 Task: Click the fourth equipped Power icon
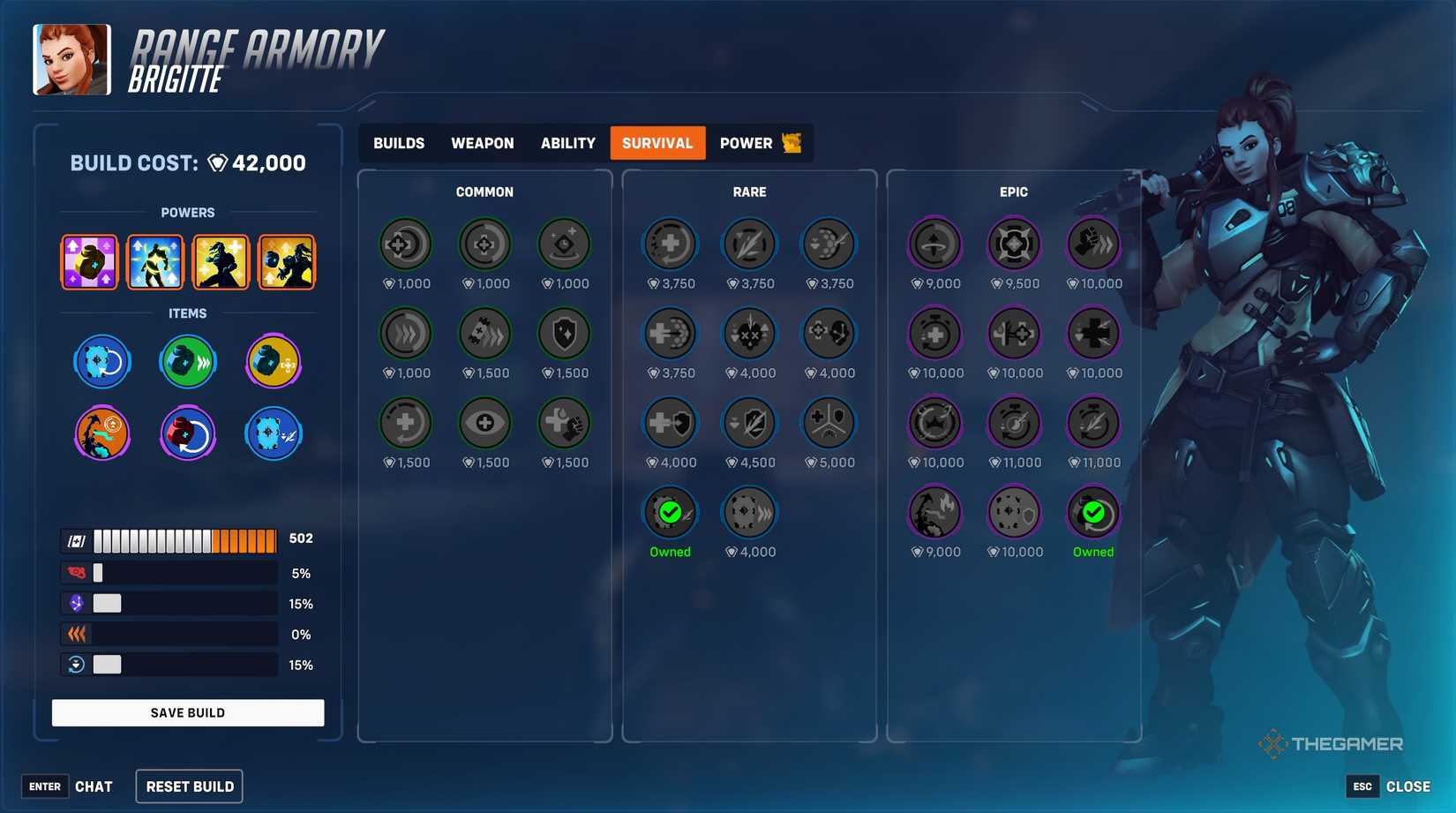287,261
